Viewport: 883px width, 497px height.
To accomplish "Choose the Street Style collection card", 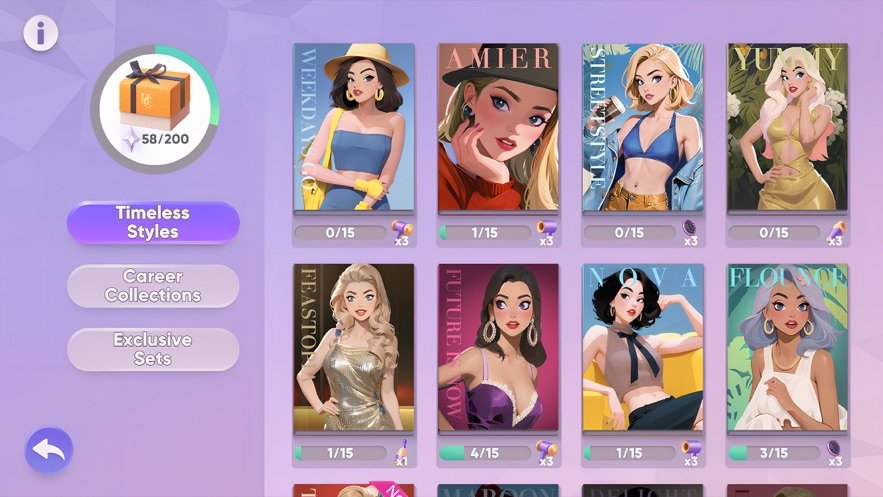I will click(642, 127).
